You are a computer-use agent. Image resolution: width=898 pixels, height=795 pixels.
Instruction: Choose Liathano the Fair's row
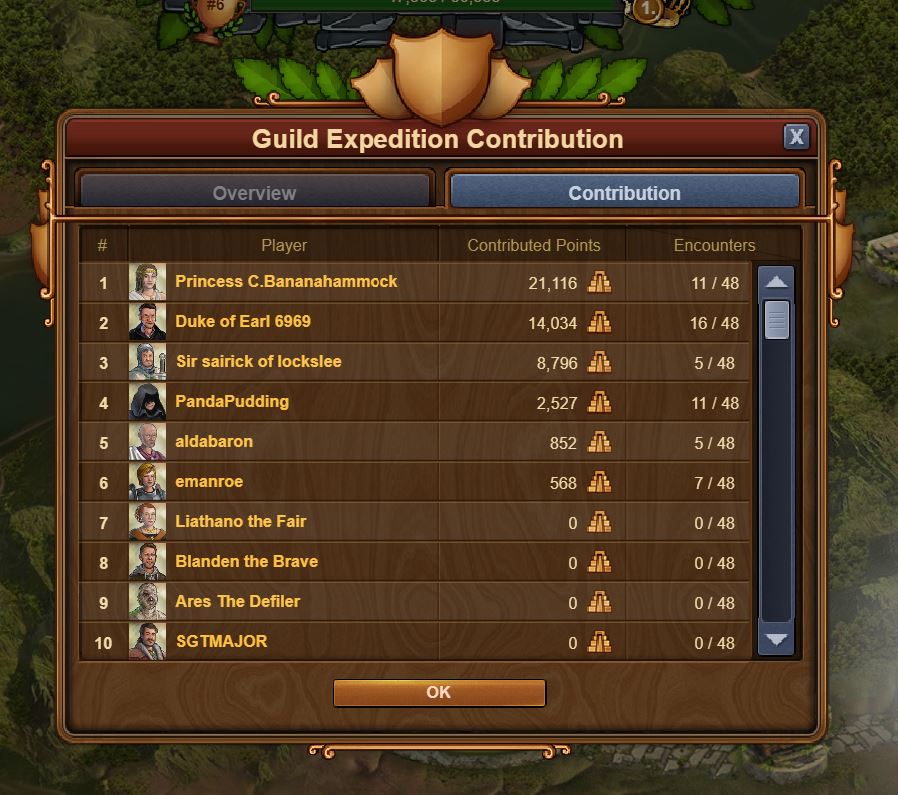[241, 522]
